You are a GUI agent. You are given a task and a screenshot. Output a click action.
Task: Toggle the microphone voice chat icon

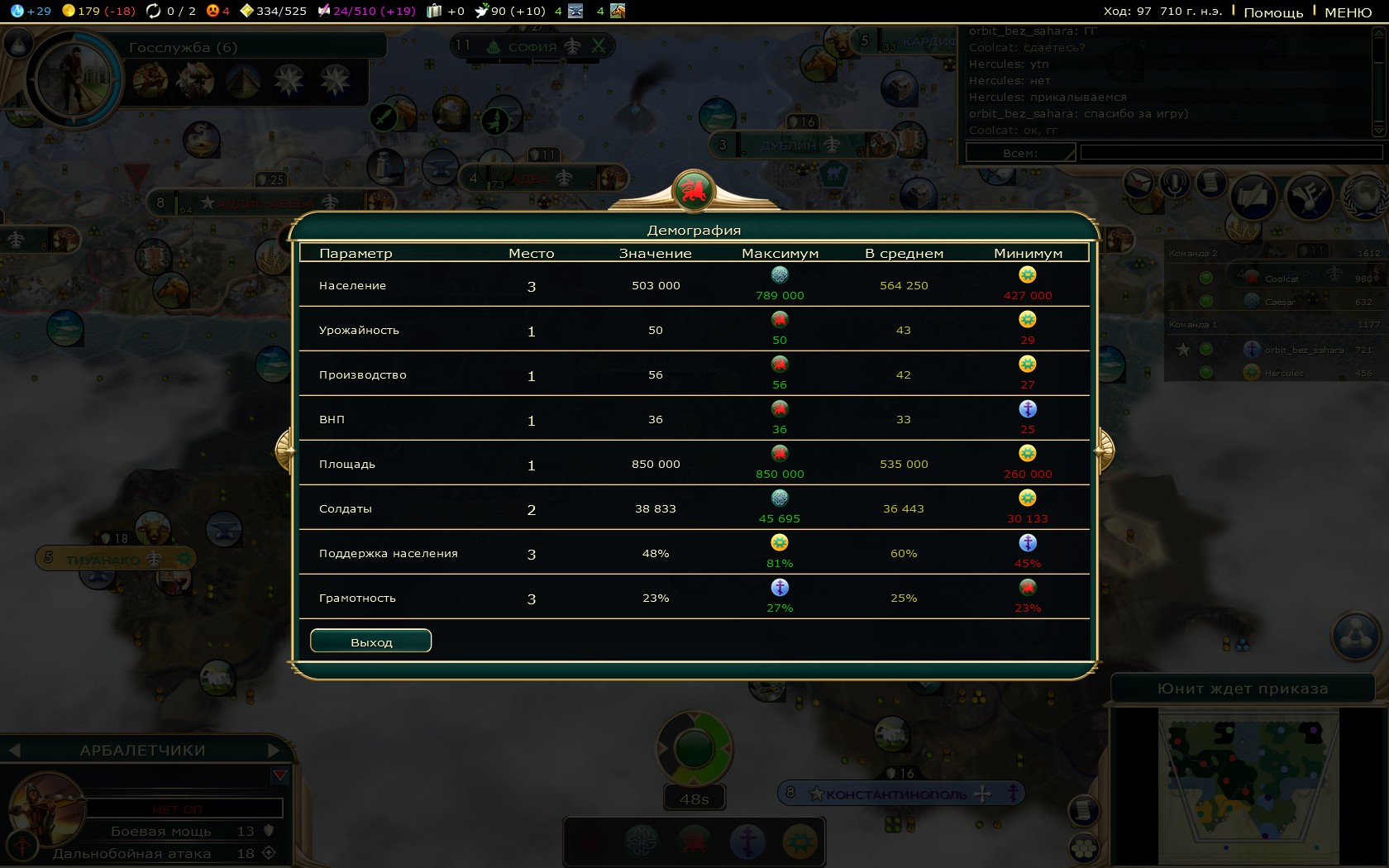tap(1174, 182)
